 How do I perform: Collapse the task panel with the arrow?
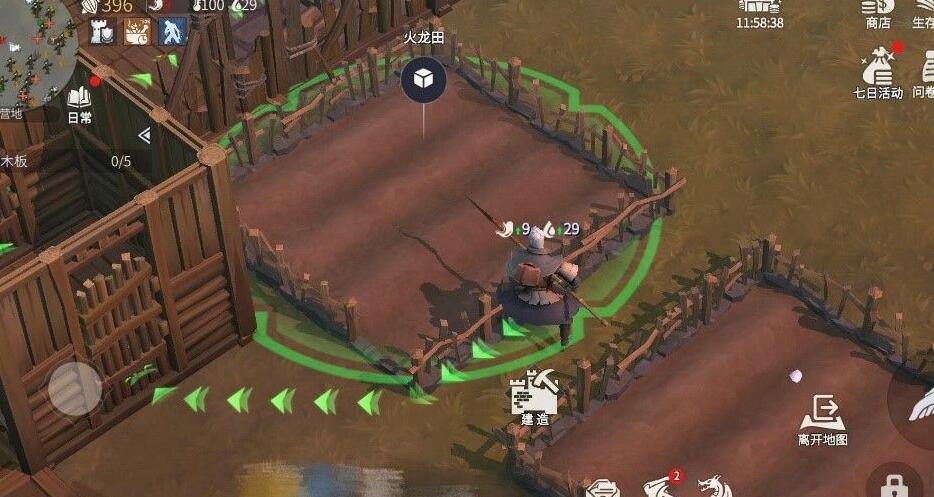coord(144,136)
